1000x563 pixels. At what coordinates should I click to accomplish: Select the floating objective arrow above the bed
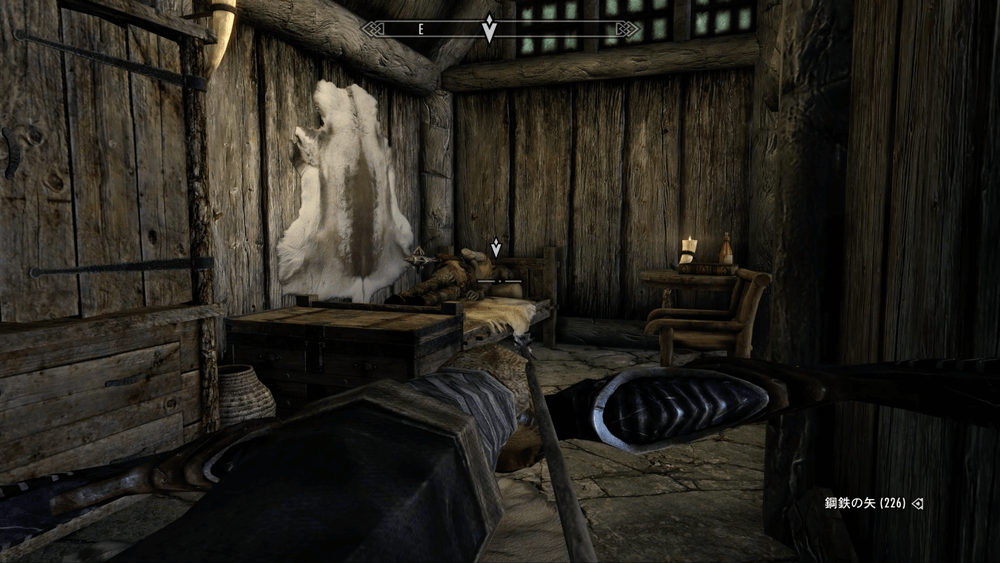(x=495, y=247)
